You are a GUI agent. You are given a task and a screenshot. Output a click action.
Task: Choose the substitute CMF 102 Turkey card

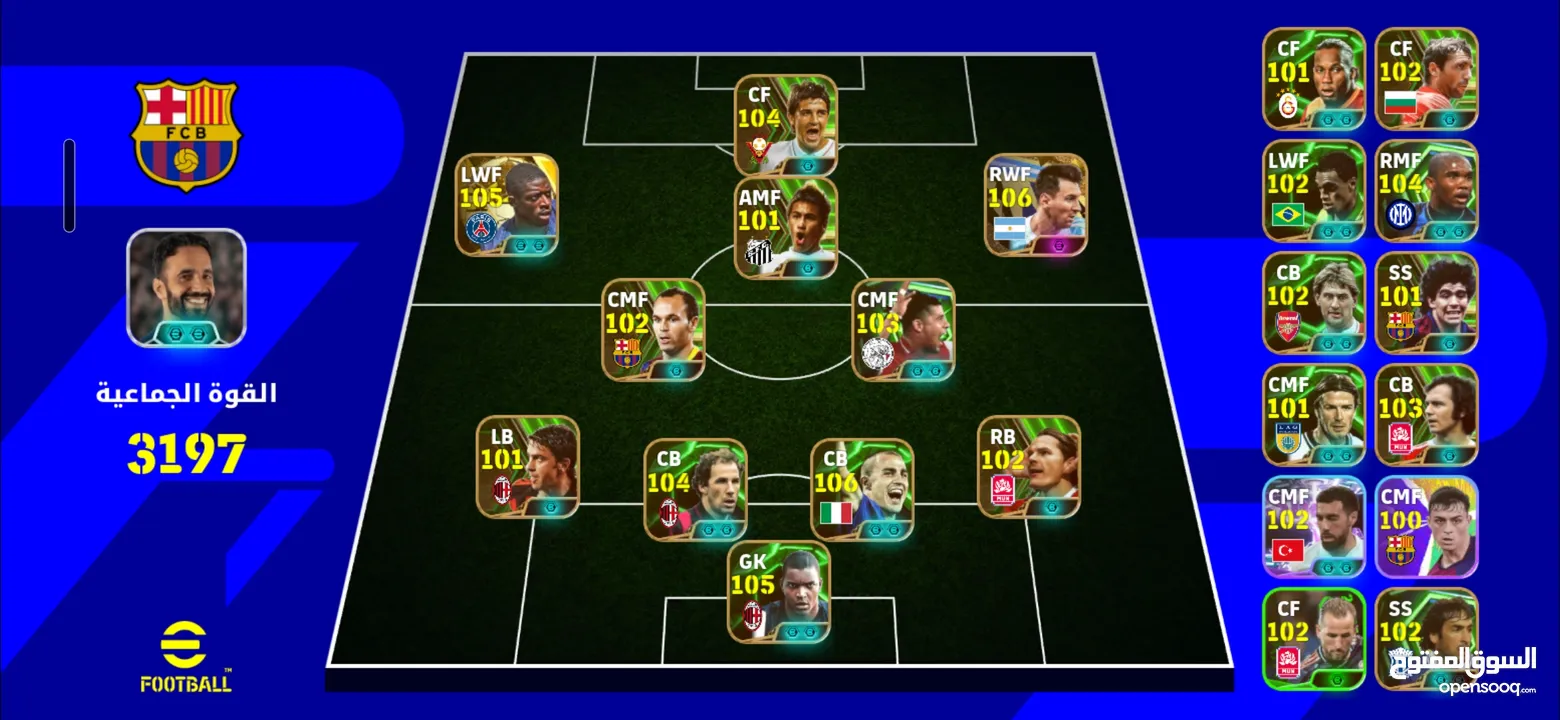[x=1313, y=527]
